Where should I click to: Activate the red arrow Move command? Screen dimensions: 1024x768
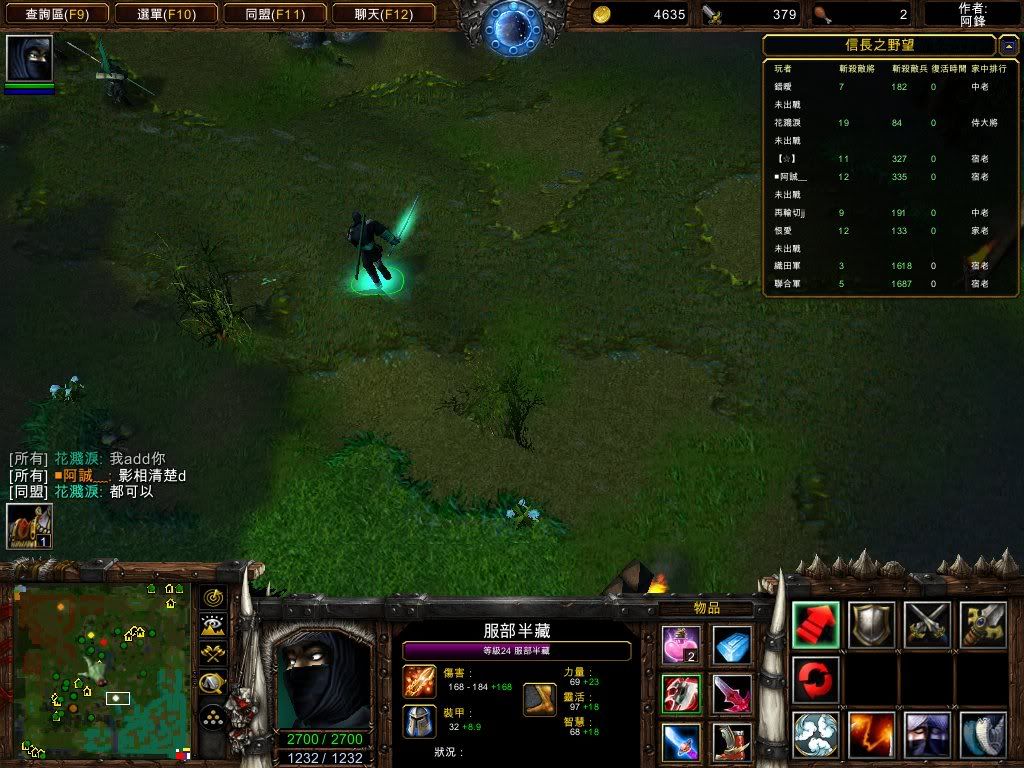click(816, 625)
